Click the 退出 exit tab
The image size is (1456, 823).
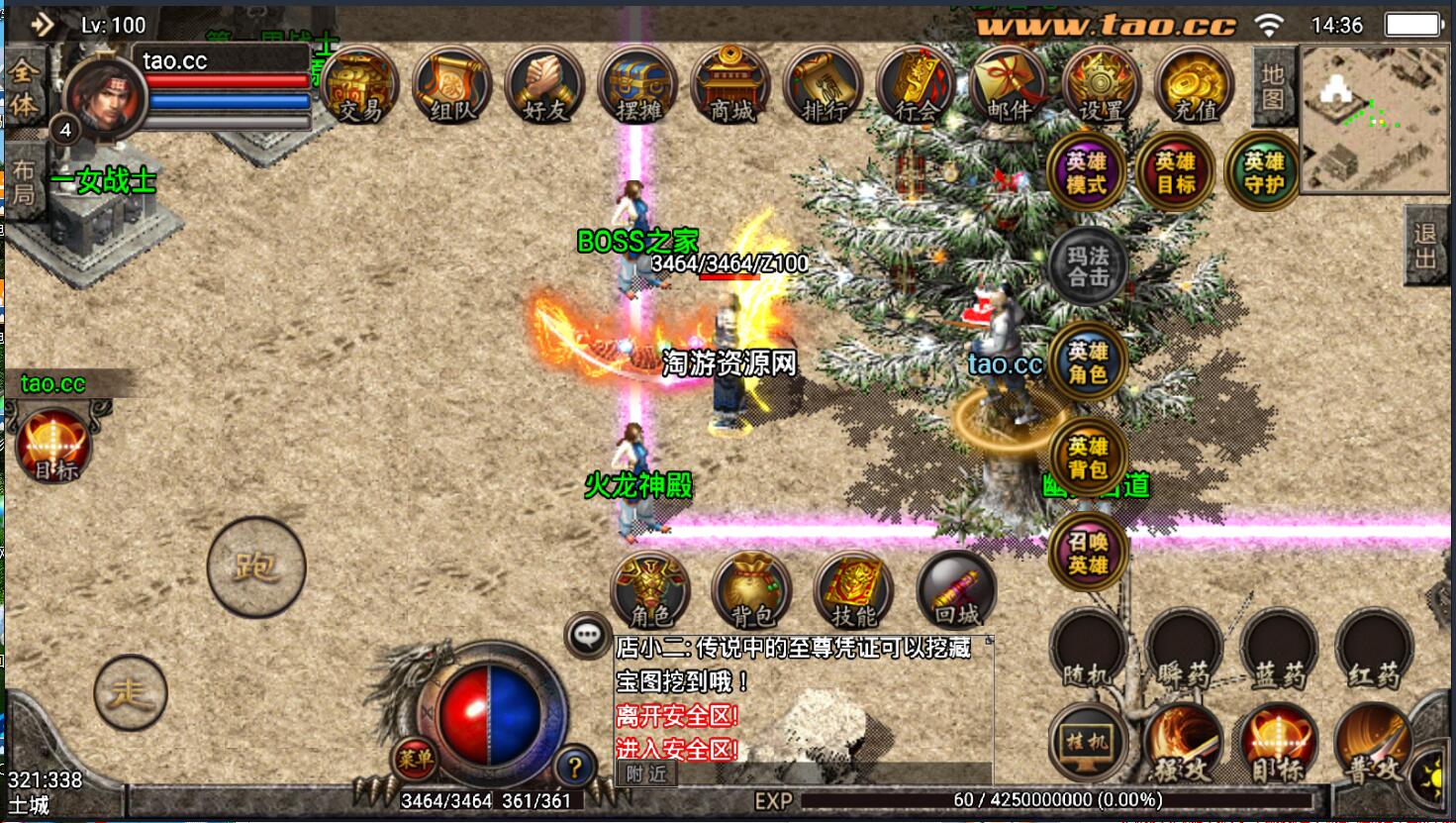click(x=1426, y=247)
